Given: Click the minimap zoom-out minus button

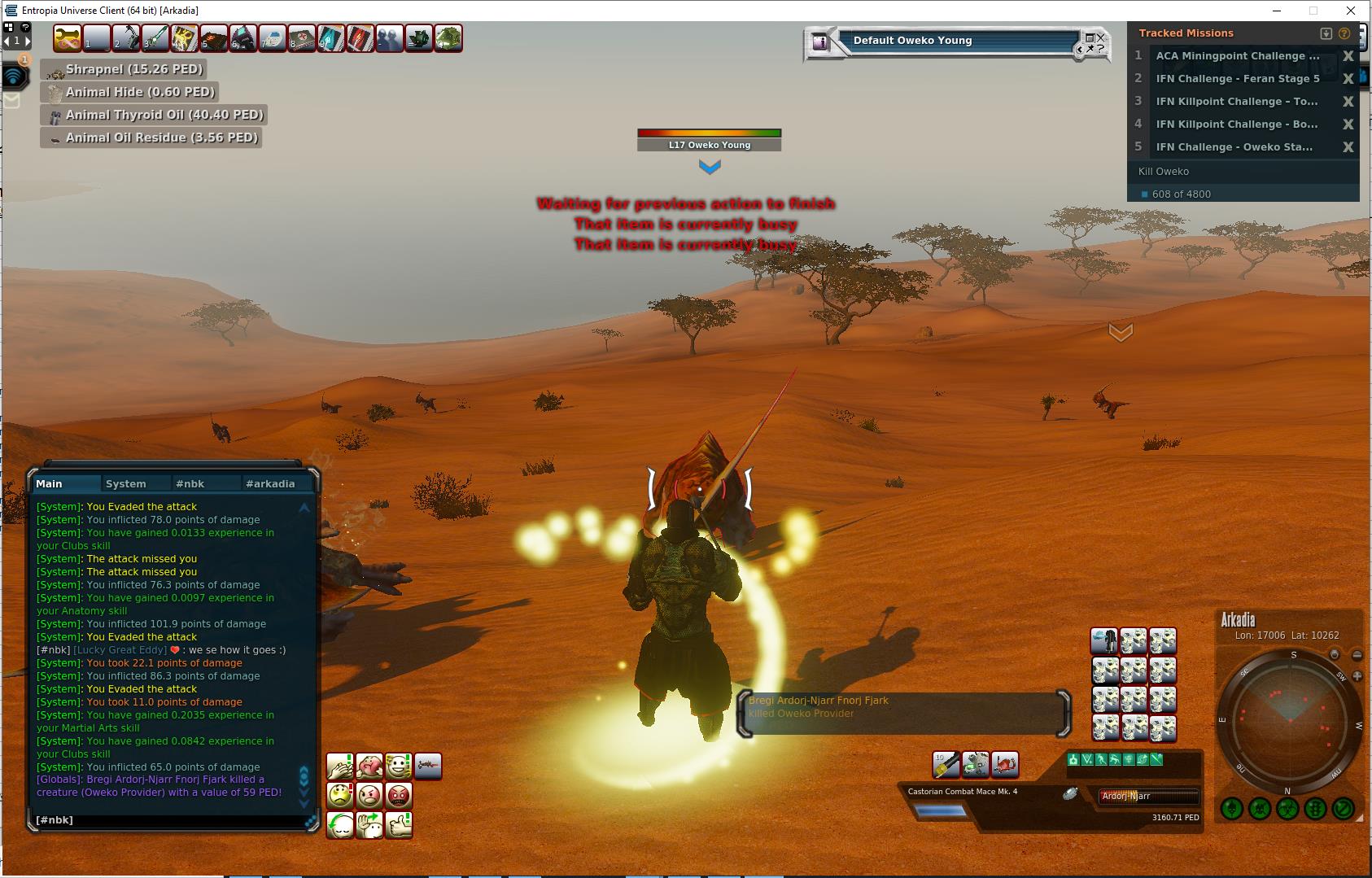Looking at the screenshot, I should click(1357, 655).
